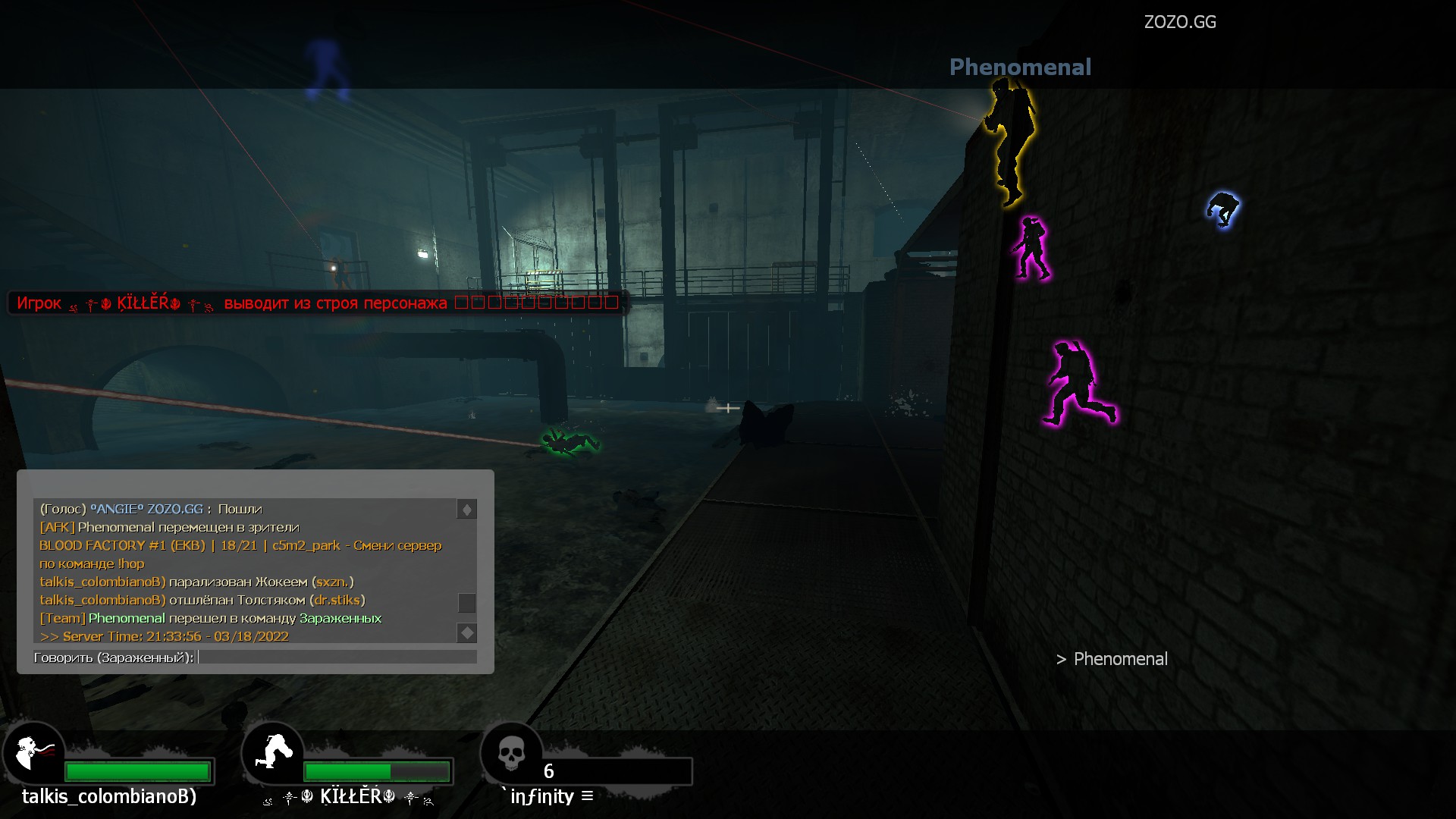Select talkis_colombianoB) Smoker portrait

[x=33, y=754]
